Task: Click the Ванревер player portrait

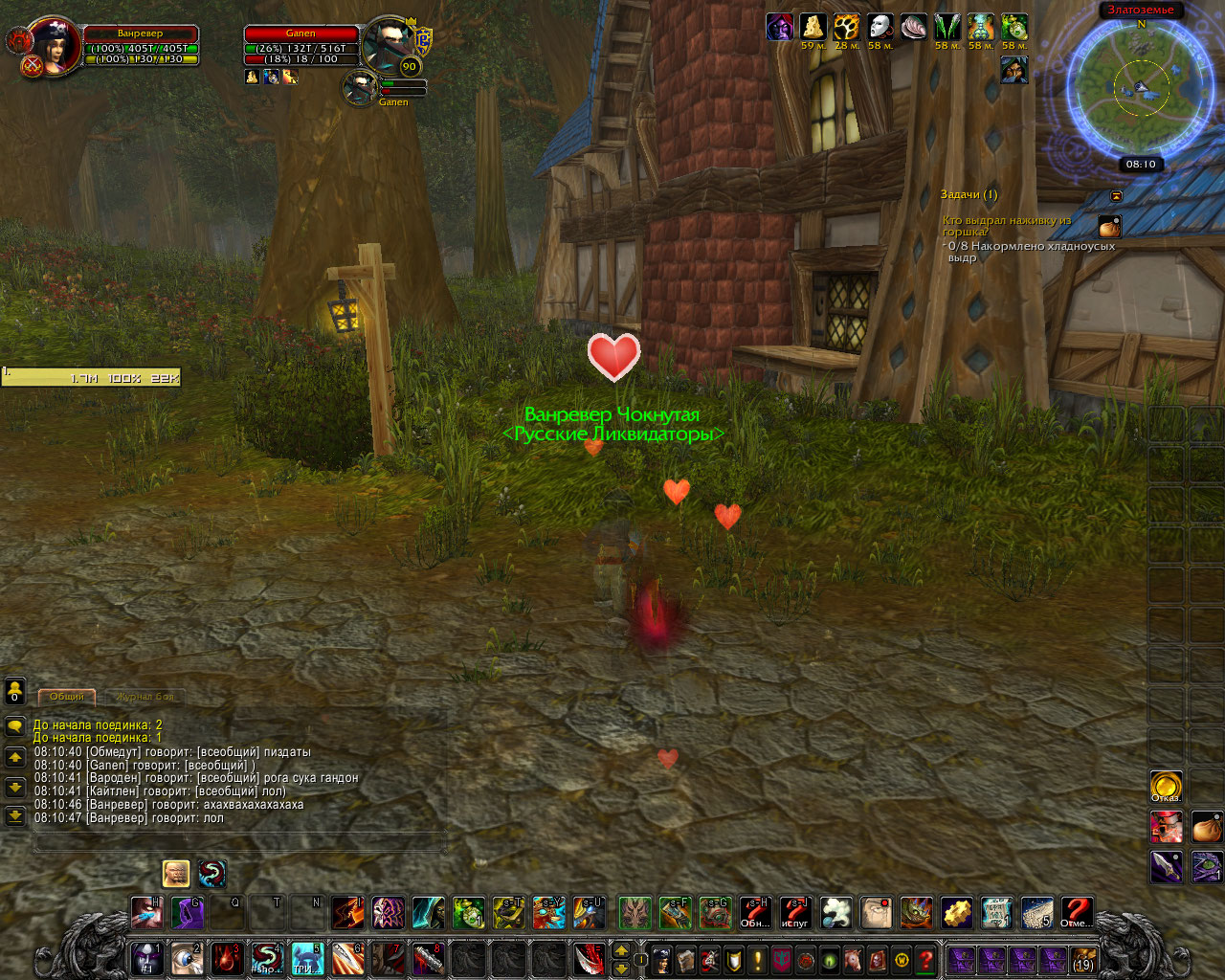Action: coord(53,45)
